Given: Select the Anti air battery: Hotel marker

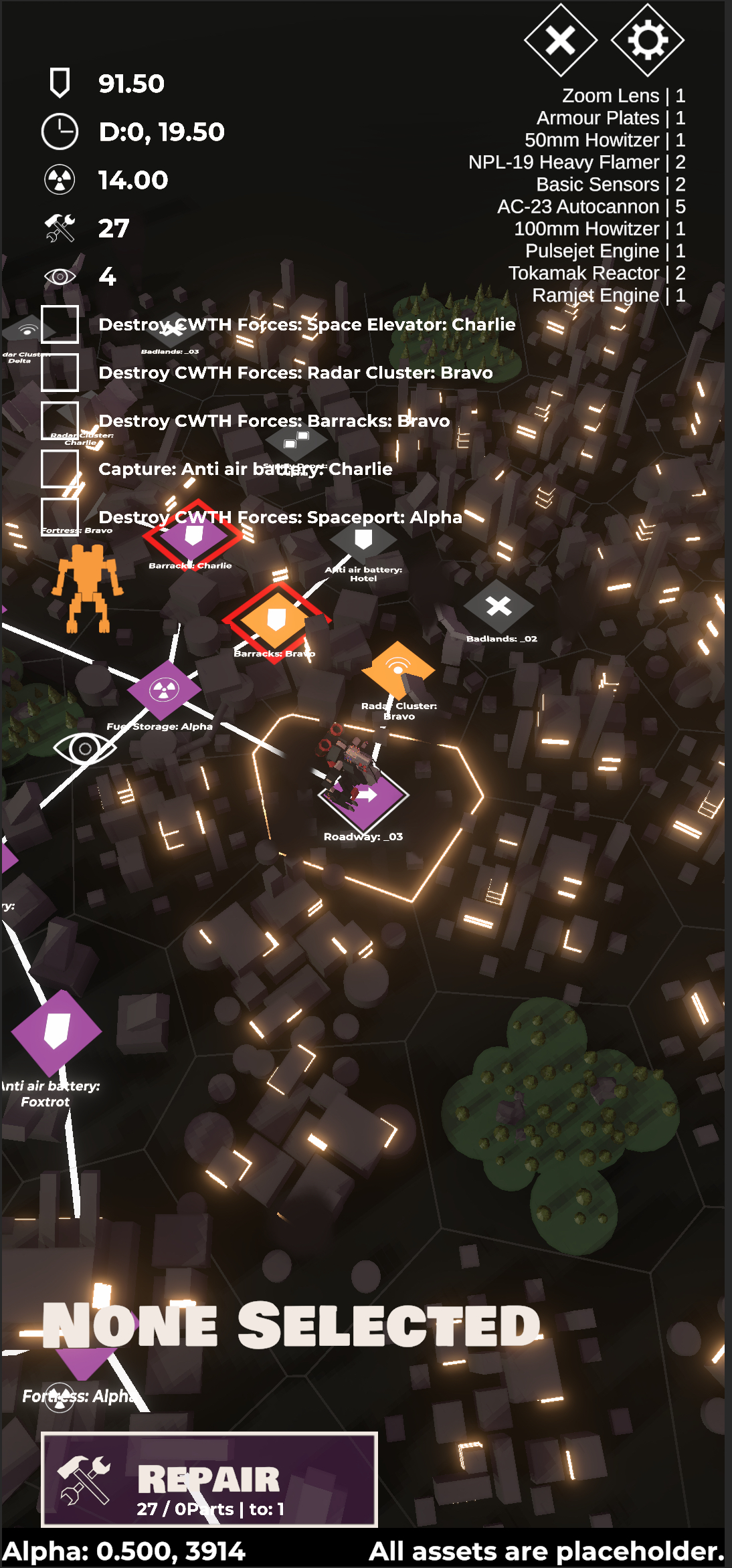Looking at the screenshot, I should (363, 540).
